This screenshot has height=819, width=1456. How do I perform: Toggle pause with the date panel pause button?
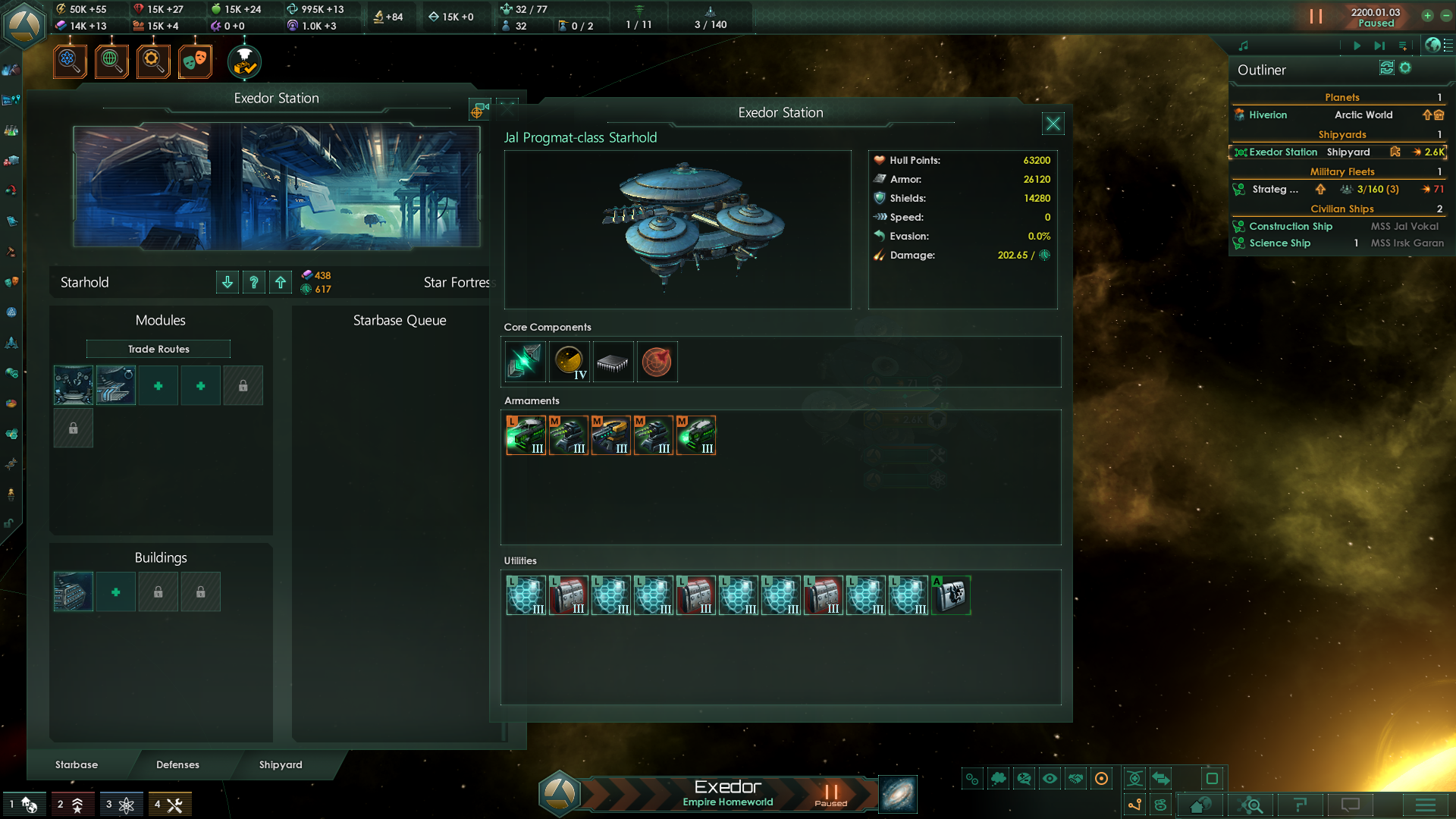click(1316, 16)
